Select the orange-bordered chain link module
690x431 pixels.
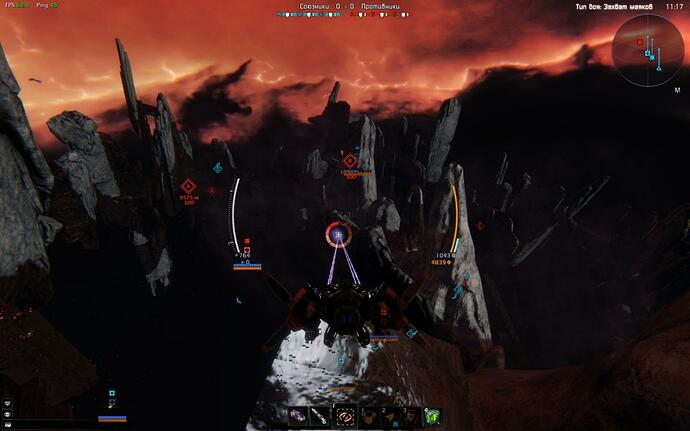tap(345, 415)
